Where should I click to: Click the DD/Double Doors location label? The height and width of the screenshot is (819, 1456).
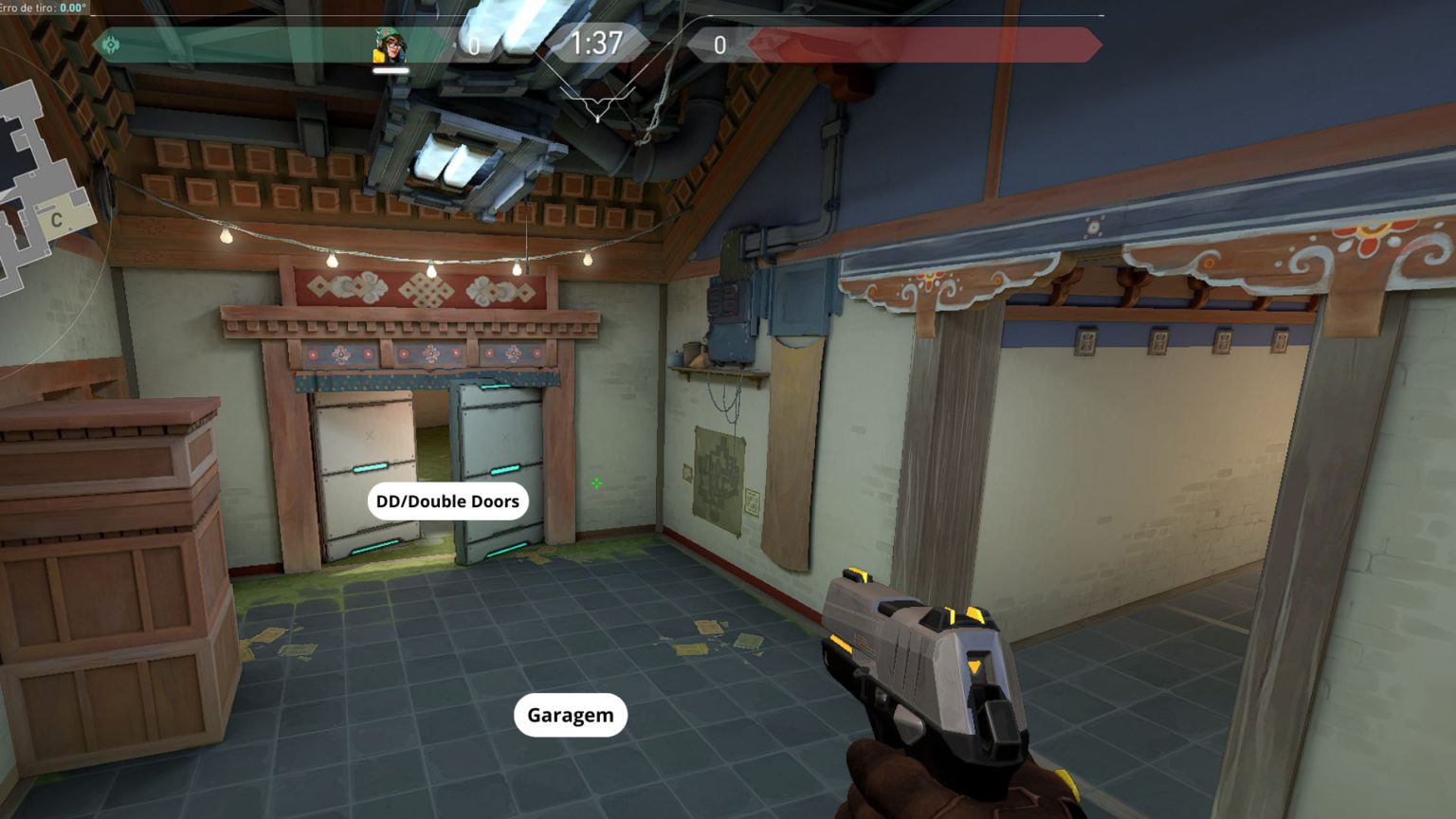446,500
